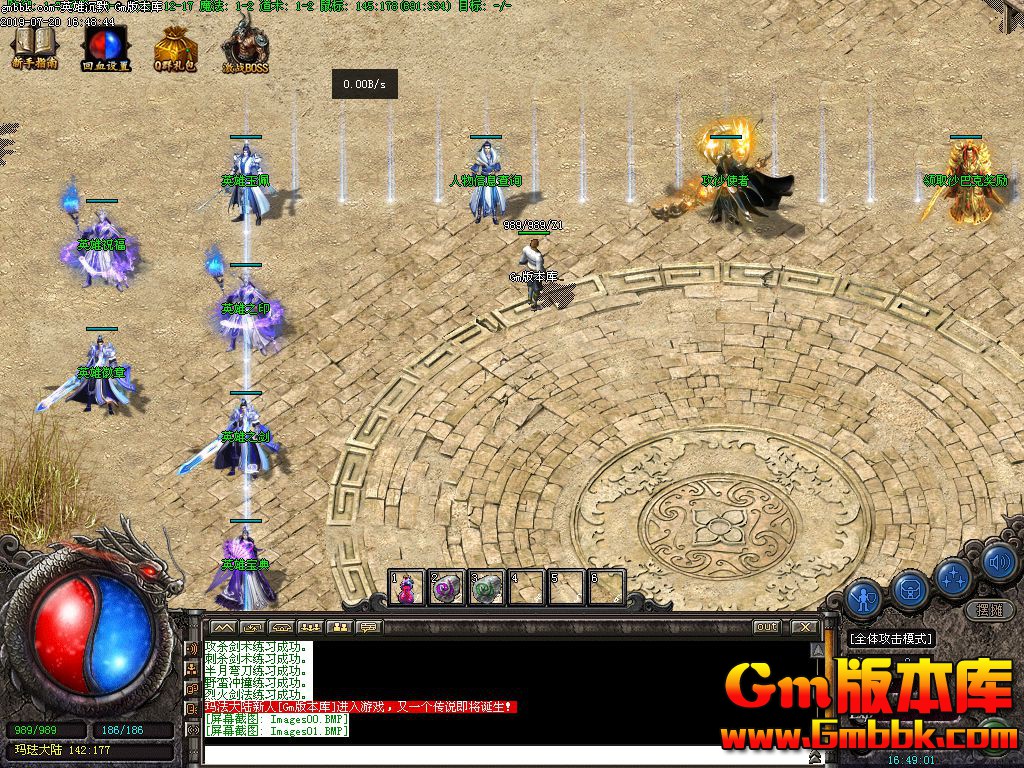Open the 新手指南 beginner guide book
This screenshot has height=768, width=1024.
pos(35,46)
